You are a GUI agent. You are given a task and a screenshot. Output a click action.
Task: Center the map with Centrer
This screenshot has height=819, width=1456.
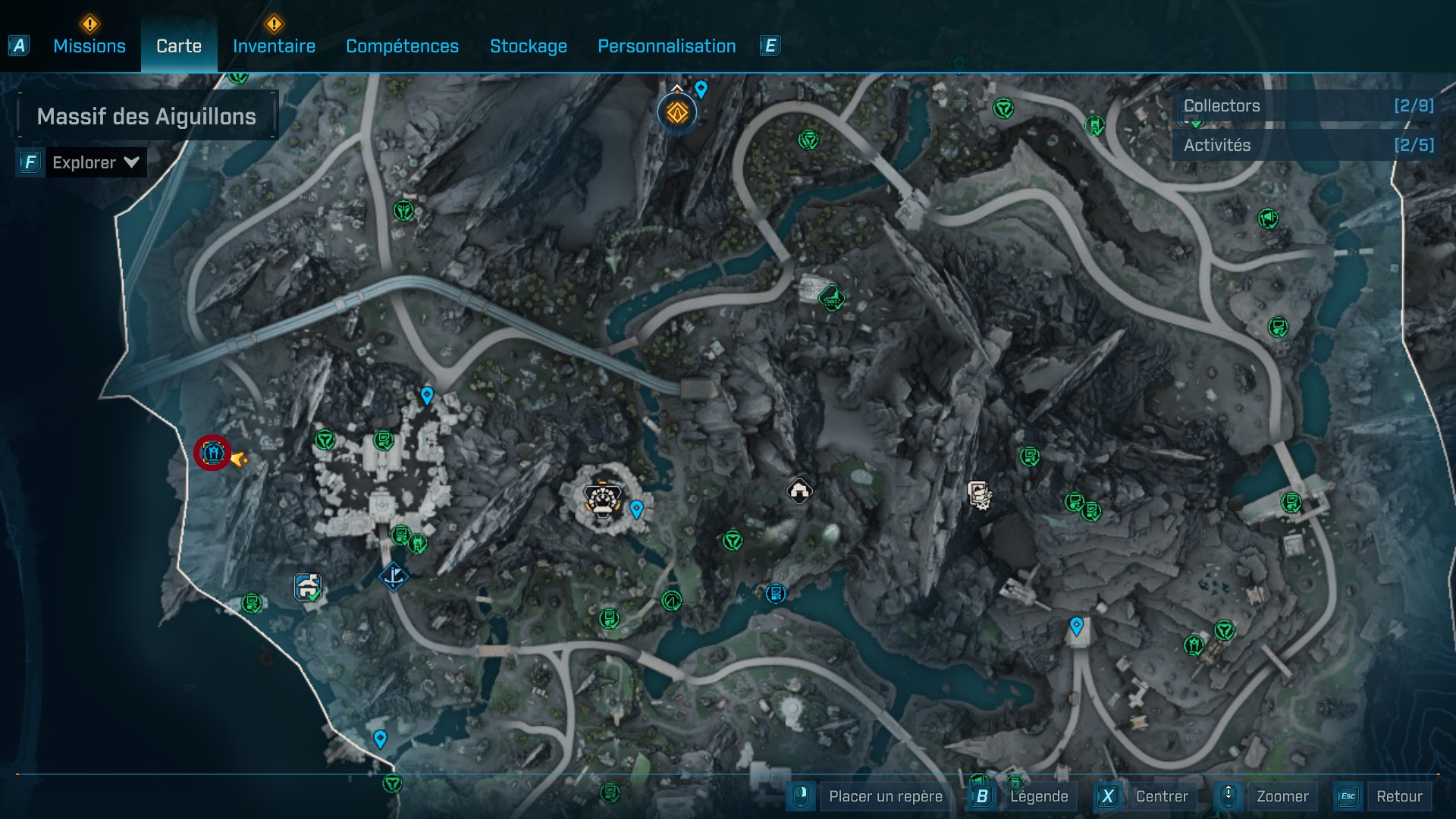[x=1161, y=796]
